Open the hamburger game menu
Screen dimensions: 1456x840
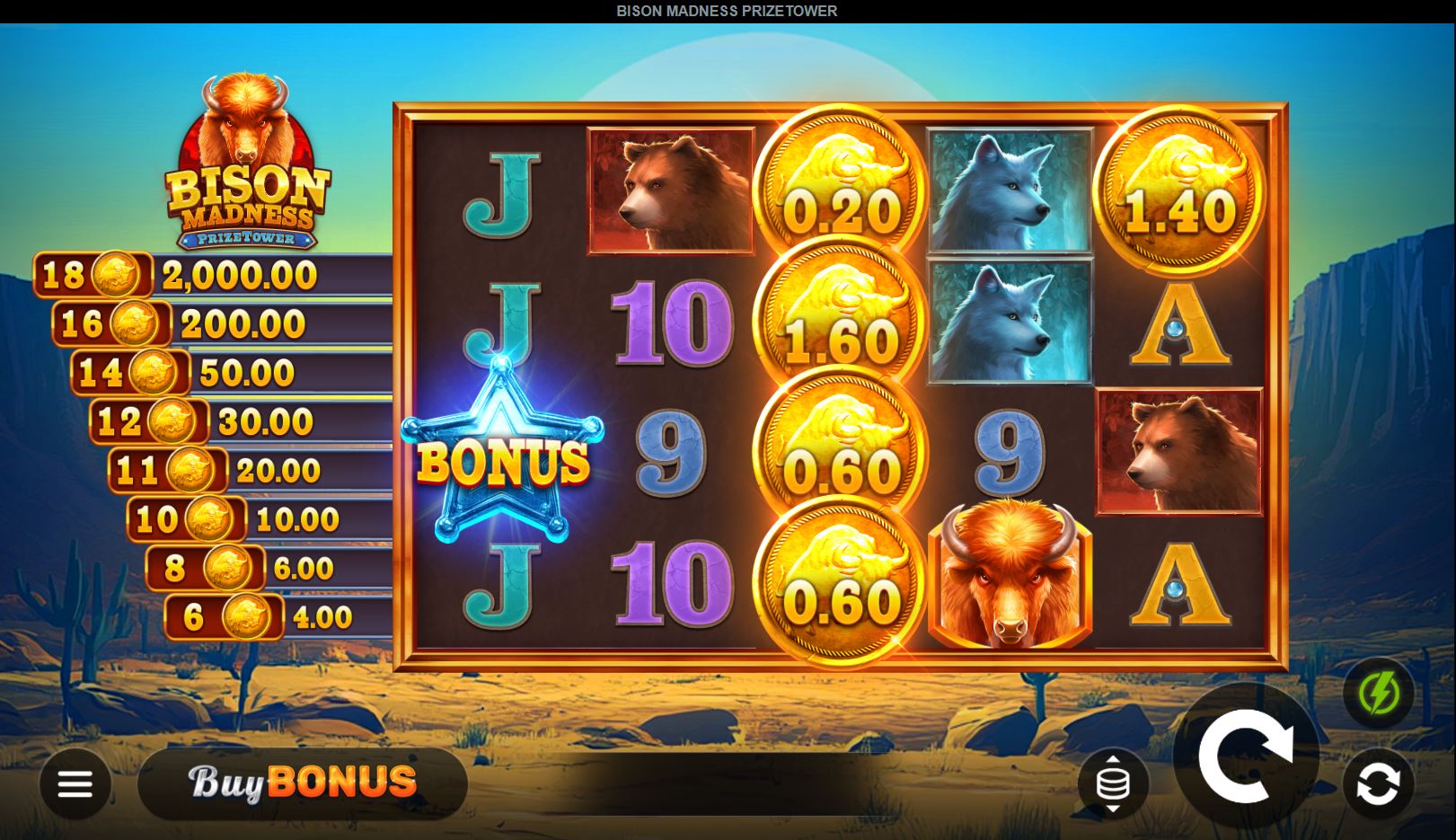pos(75,783)
